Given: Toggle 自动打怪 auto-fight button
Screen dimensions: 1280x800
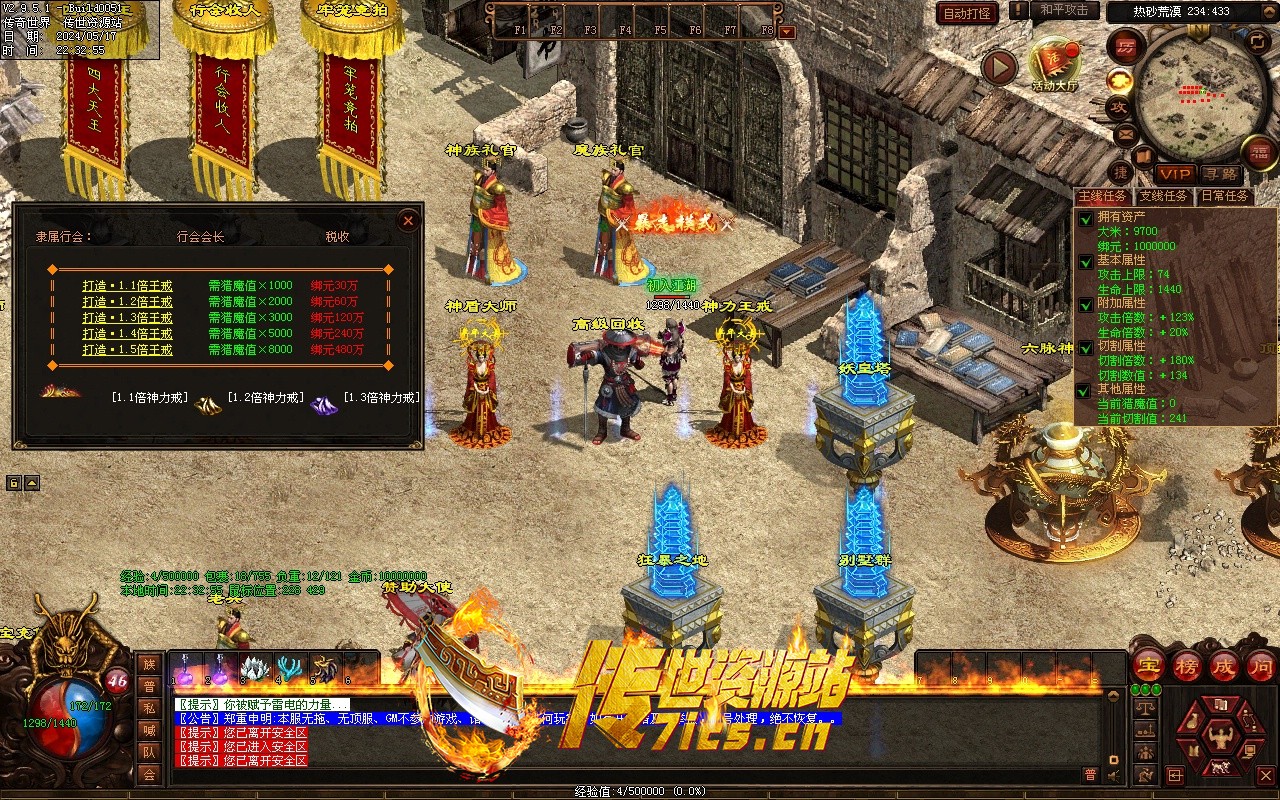Looking at the screenshot, I should [x=967, y=13].
